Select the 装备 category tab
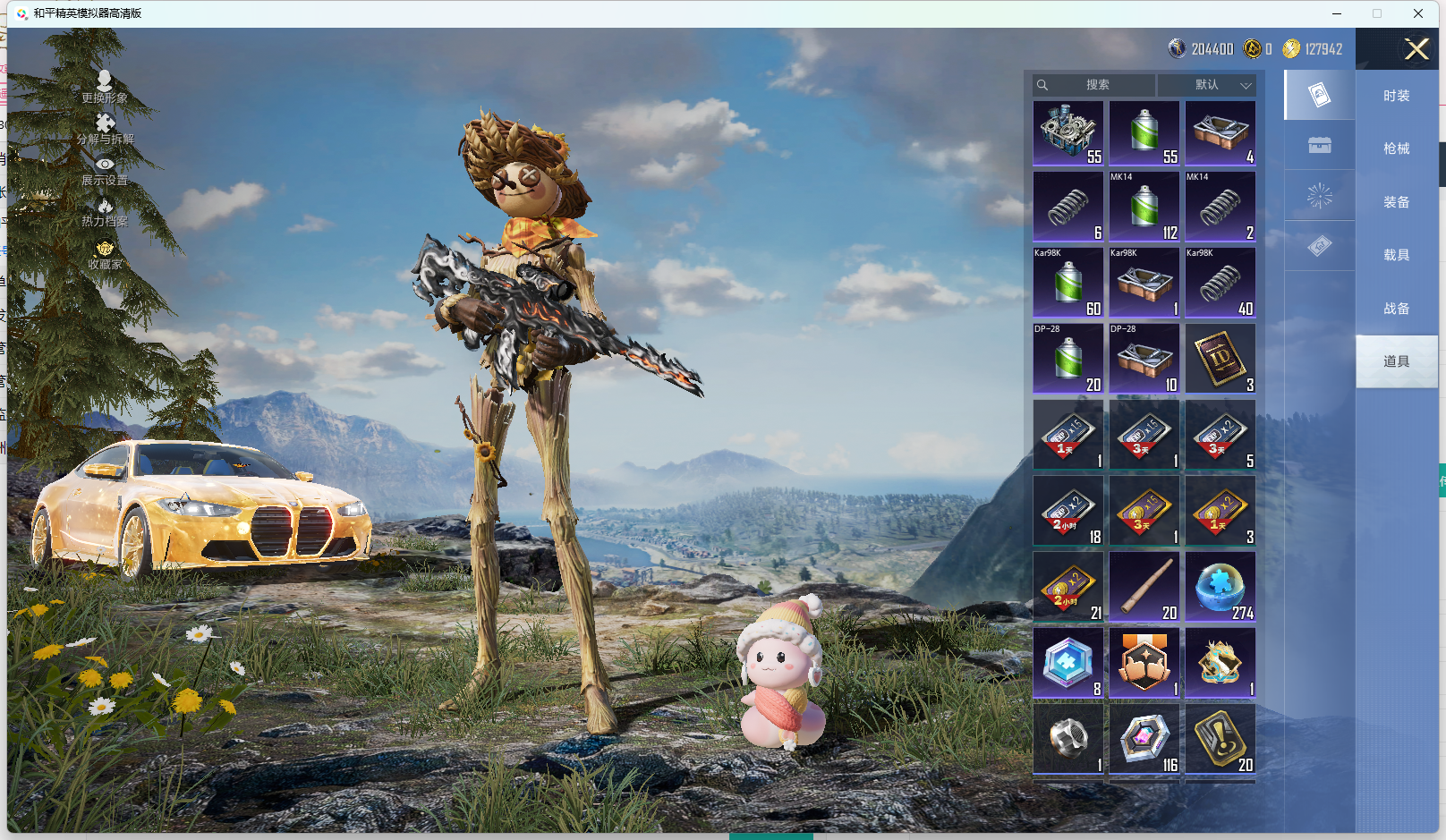This screenshot has width=1446, height=840. pyautogui.click(x=1396, y=202)
